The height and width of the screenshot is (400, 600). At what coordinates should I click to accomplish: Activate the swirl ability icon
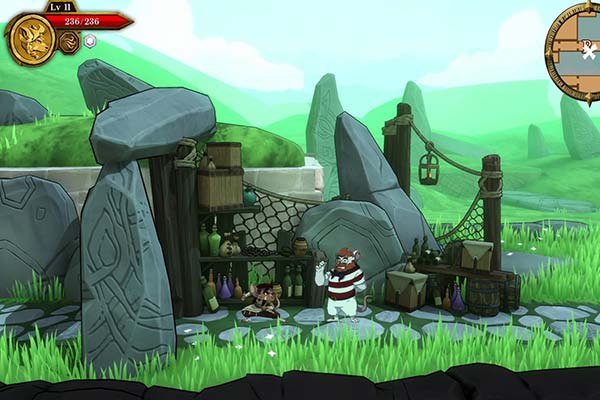click(x=69, y=42)
